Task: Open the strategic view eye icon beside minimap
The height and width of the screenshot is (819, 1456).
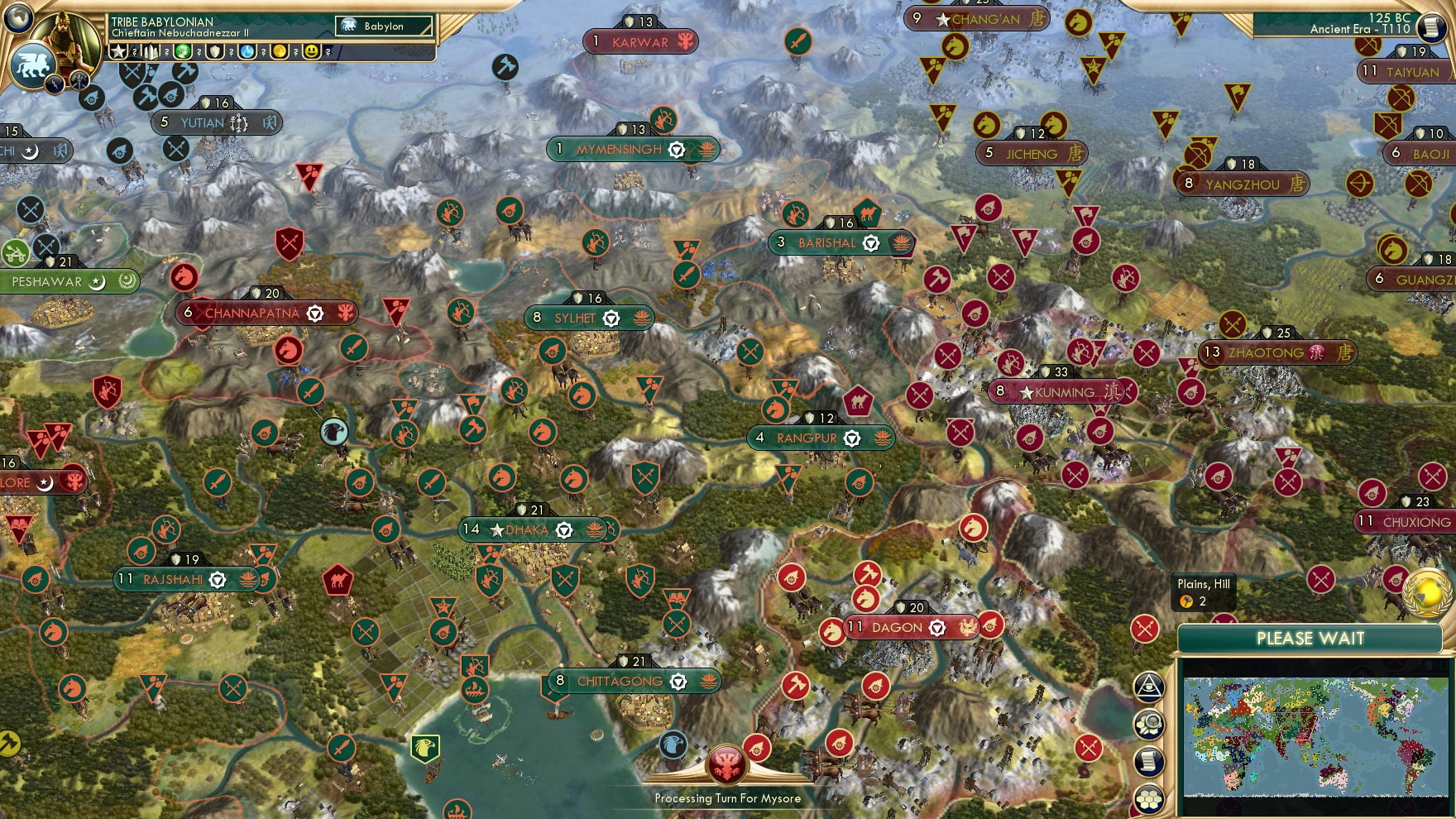Action: point(1149,686)
